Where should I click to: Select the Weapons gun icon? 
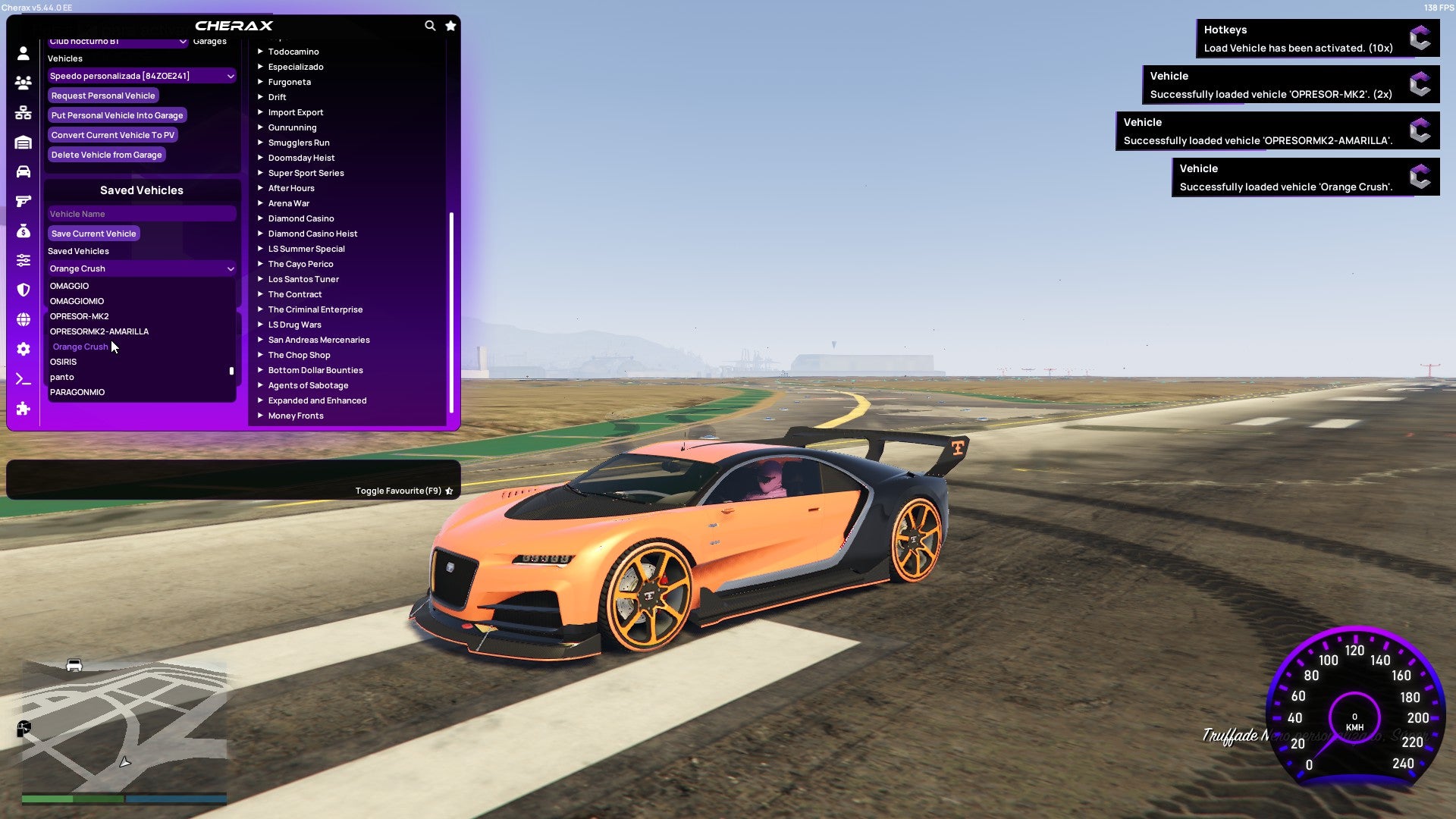click(x=23, y=201)
